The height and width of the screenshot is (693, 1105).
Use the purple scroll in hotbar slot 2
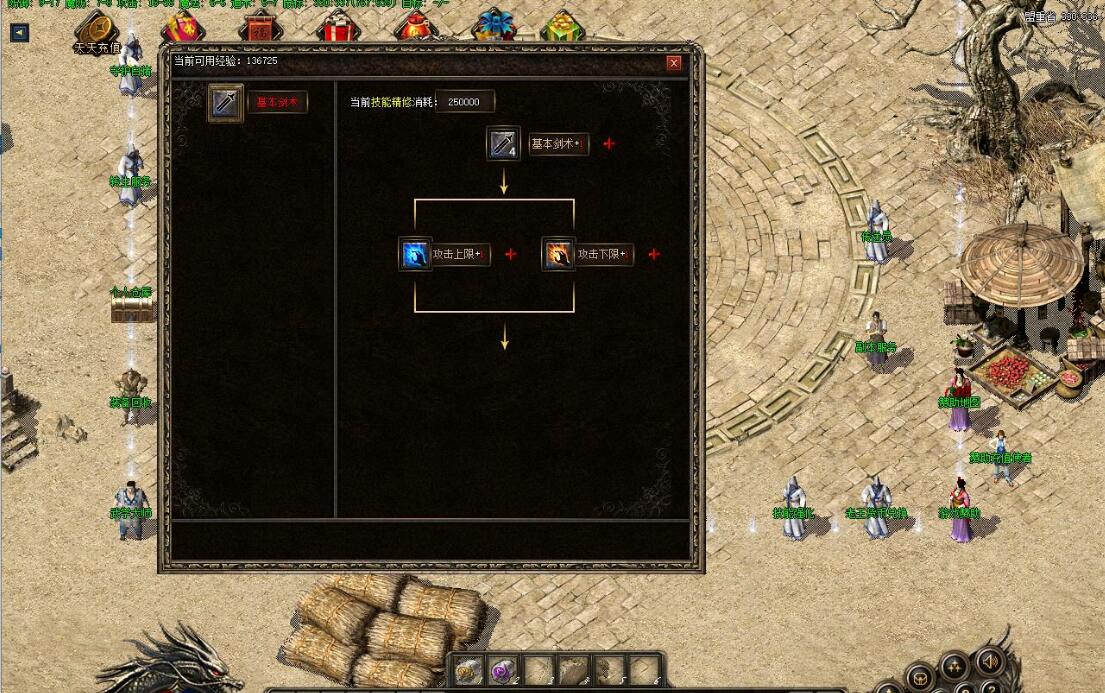point(502,672)
